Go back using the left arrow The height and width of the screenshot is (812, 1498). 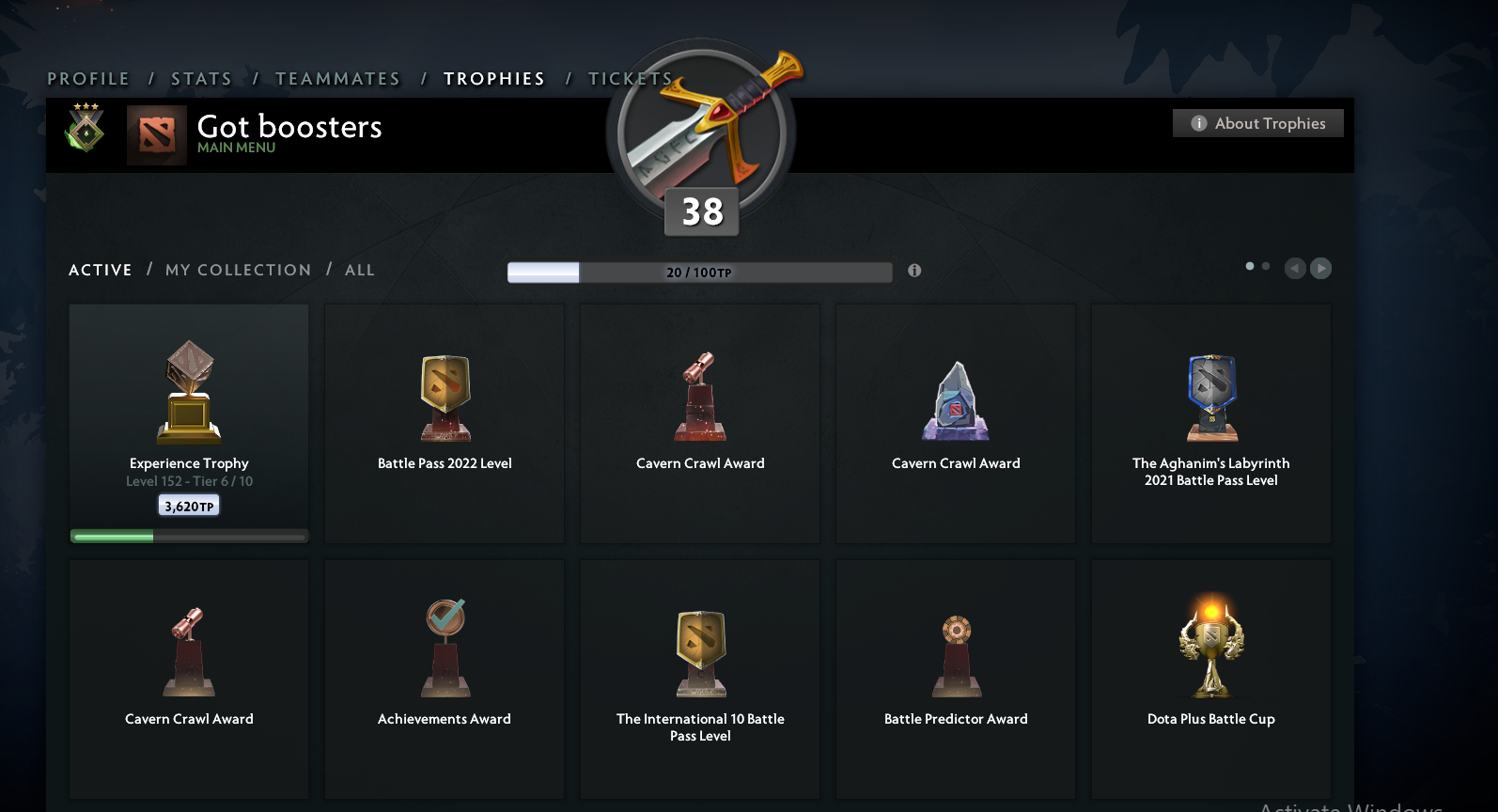(x=1294, y=268)
